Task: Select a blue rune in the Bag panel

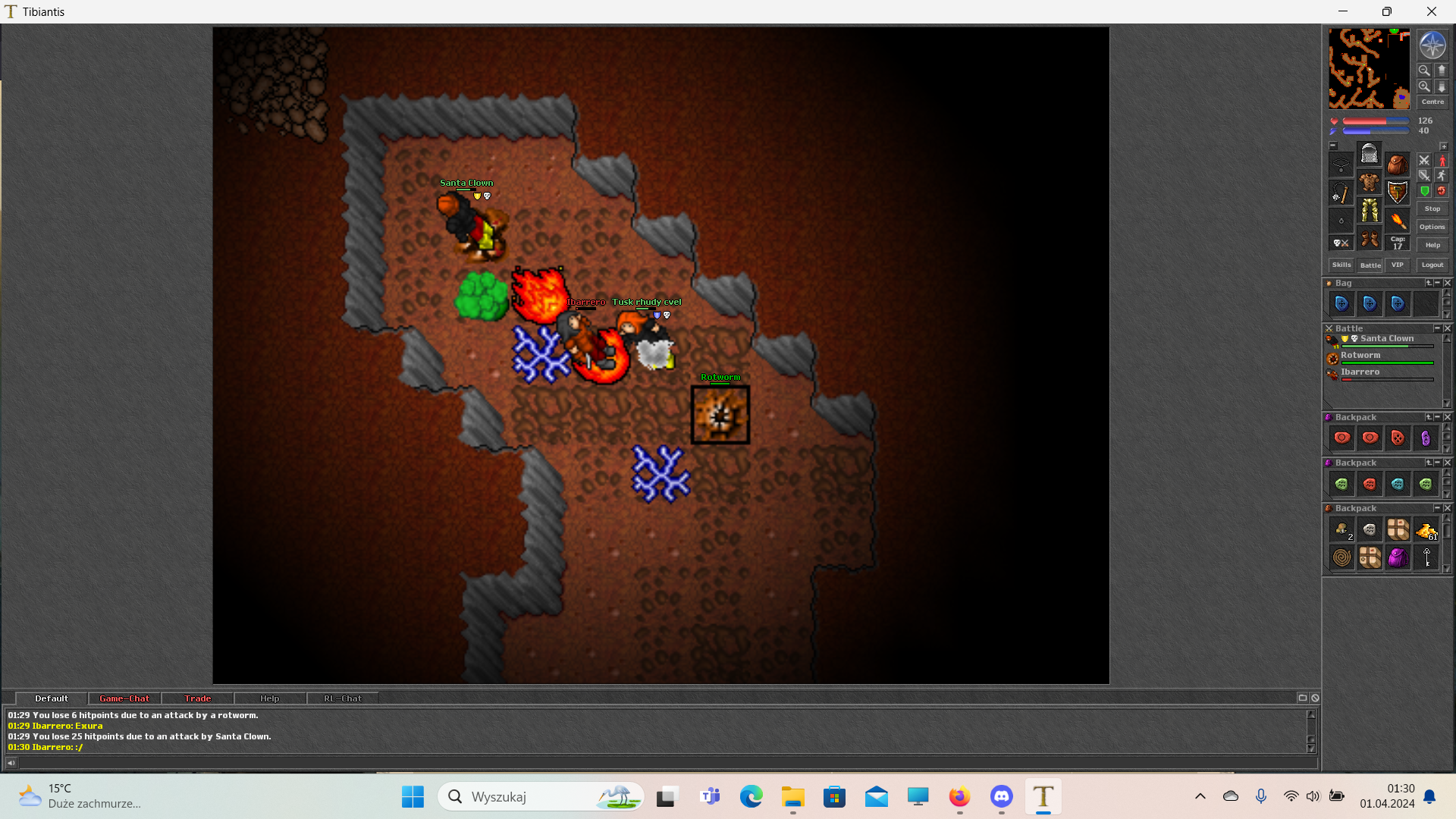Action: [x=1341, y=303]
